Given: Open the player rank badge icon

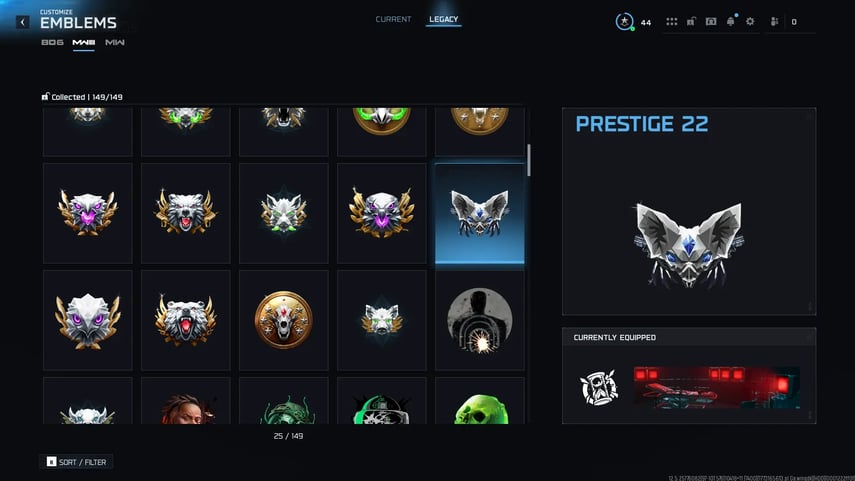Looking at the screenshot, I should 624,21.
